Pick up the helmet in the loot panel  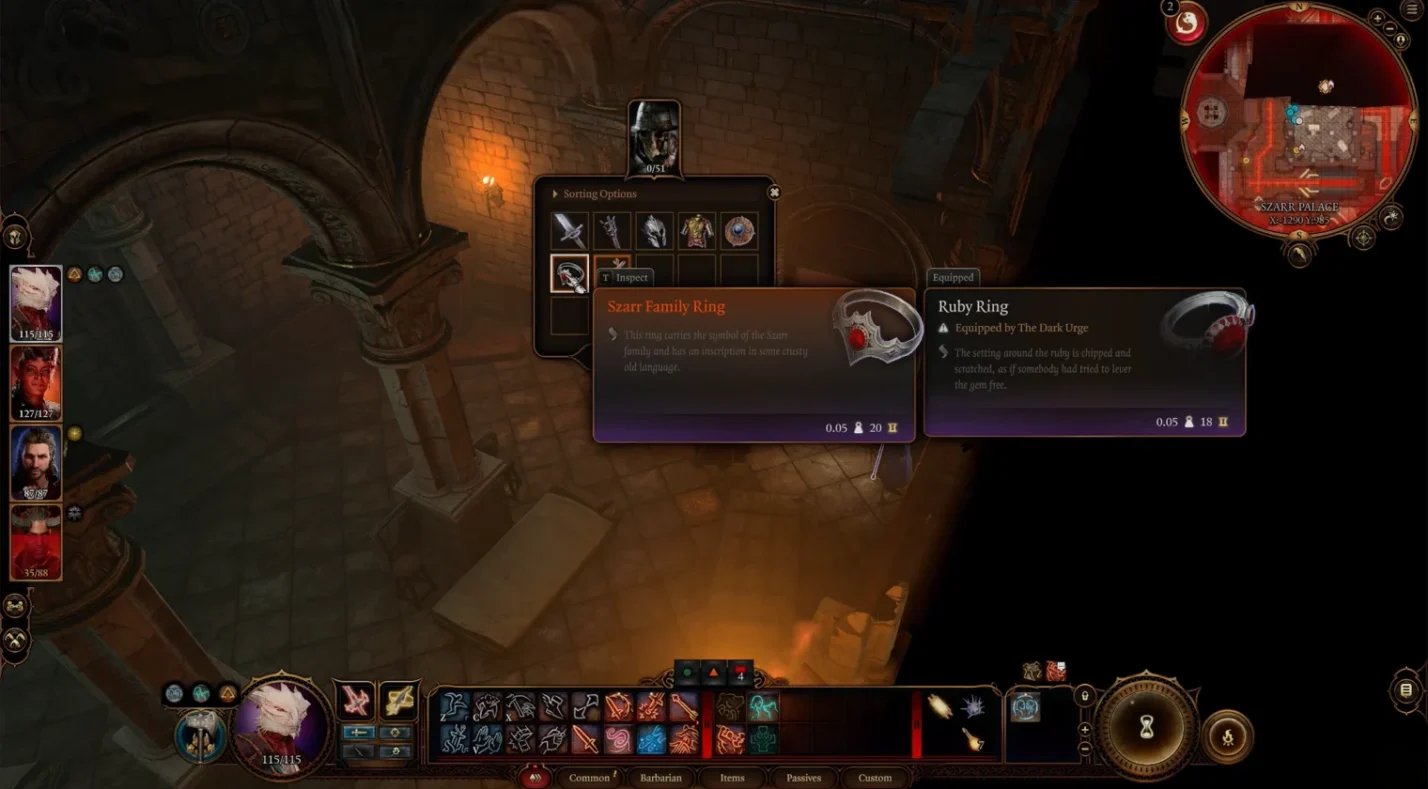click(x=654, y=231)
